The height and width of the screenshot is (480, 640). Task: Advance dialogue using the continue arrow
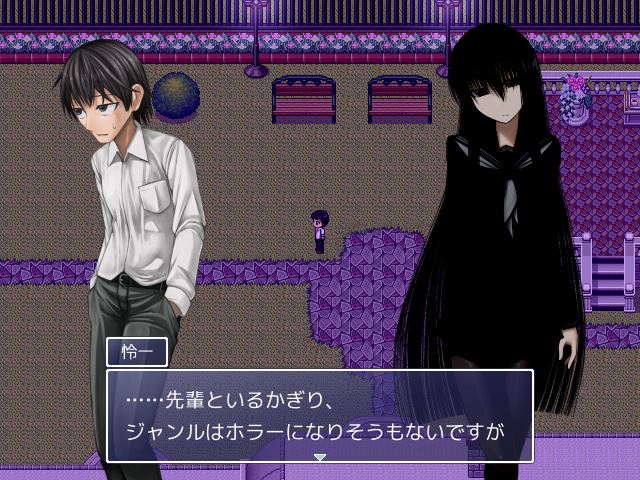320,457
